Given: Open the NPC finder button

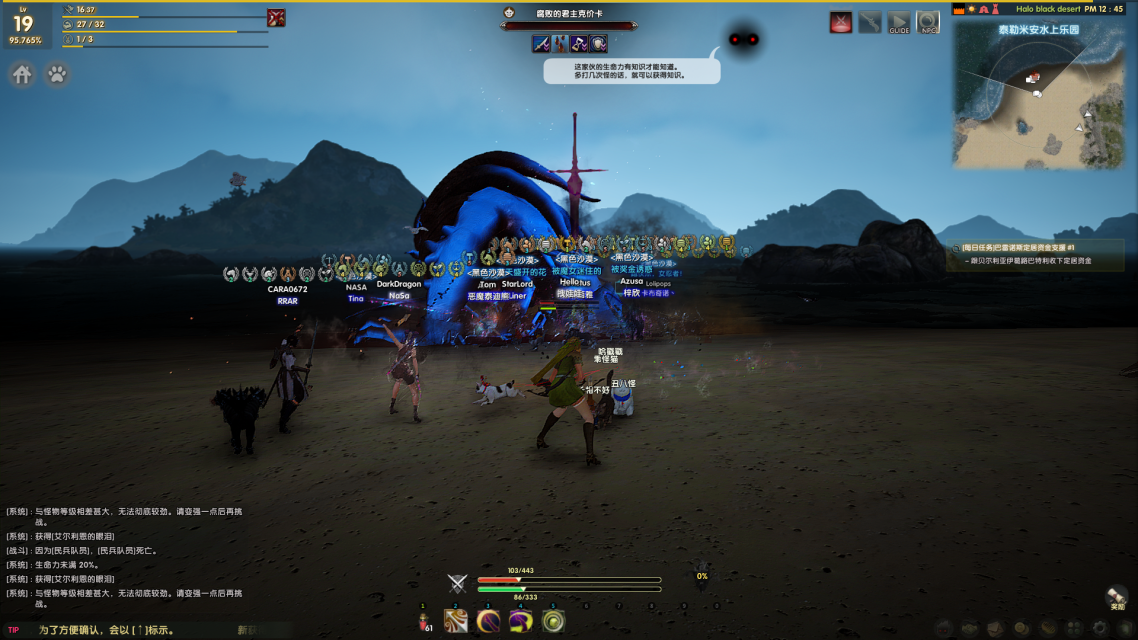Looking at the screenshot, I should coord(928,23).
